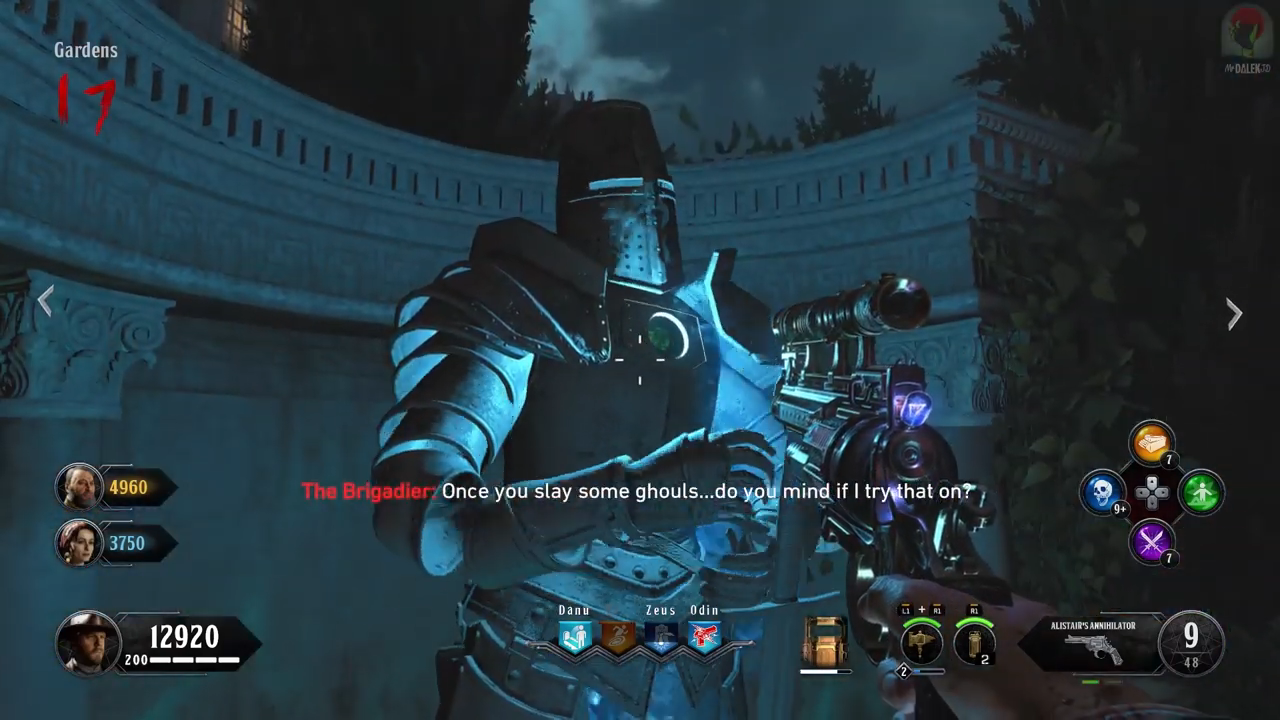Click the red-haired woman teammate portrait
Viewport: 1280px width, 720px height.
(x=78, y=543)
